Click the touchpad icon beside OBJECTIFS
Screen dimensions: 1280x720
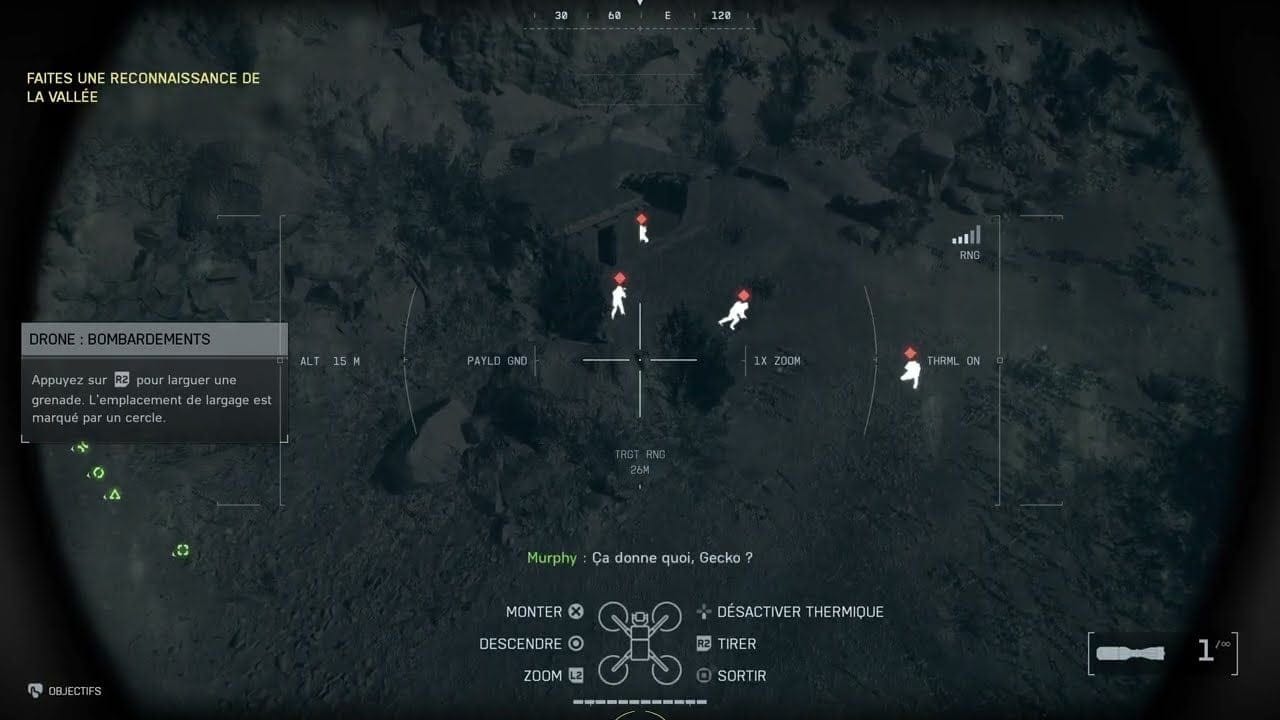point(35,691)
